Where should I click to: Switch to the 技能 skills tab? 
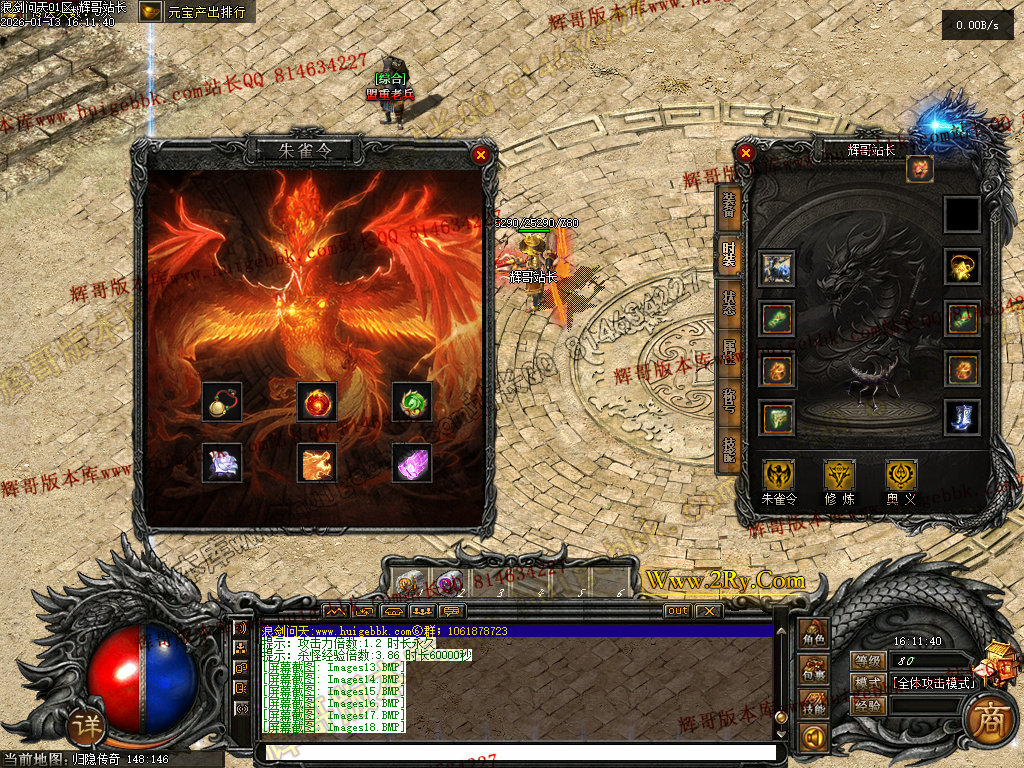(729, 454)
